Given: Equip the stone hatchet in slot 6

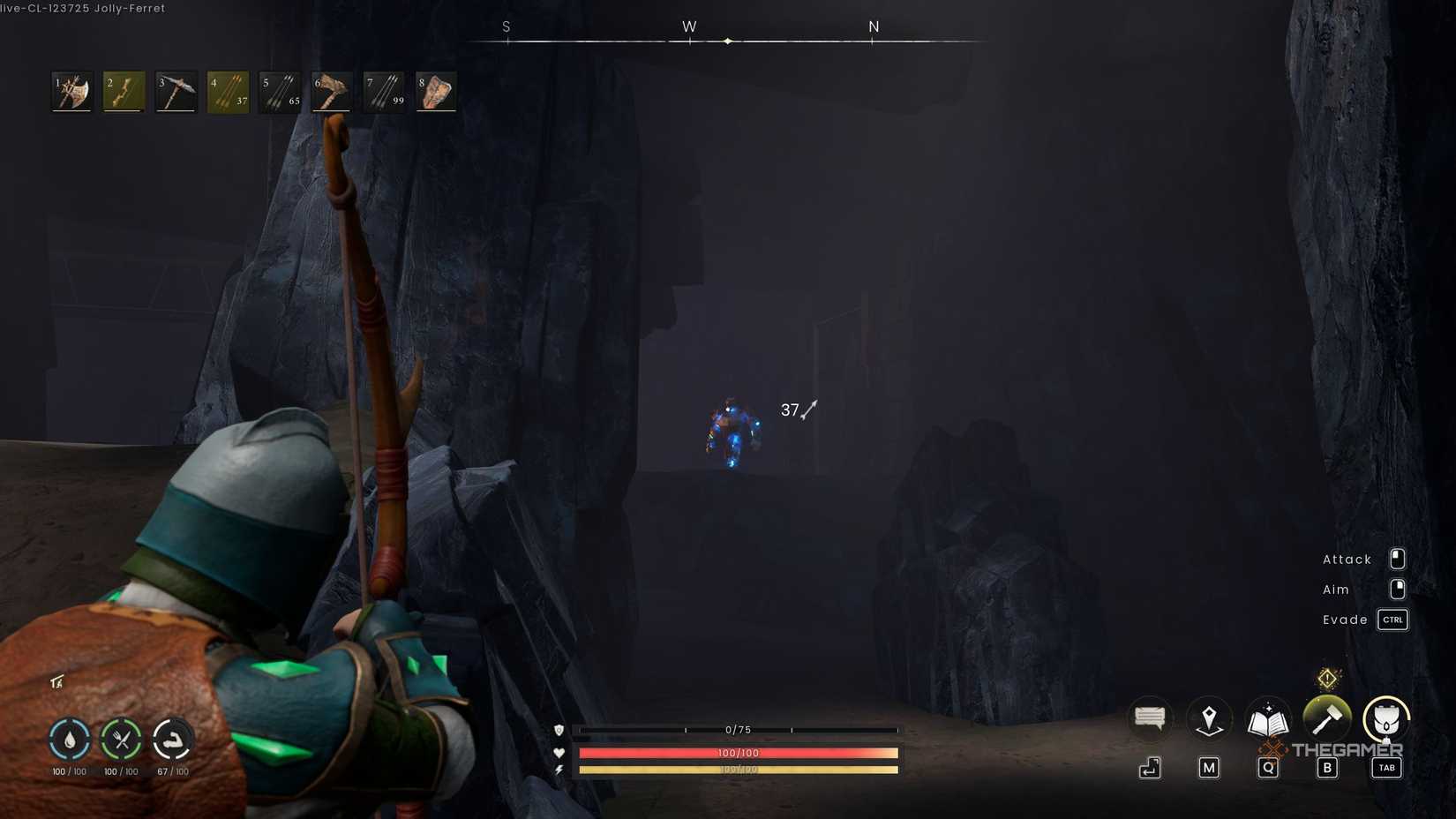Looking at the screenshot, I should tap(331, 92).
